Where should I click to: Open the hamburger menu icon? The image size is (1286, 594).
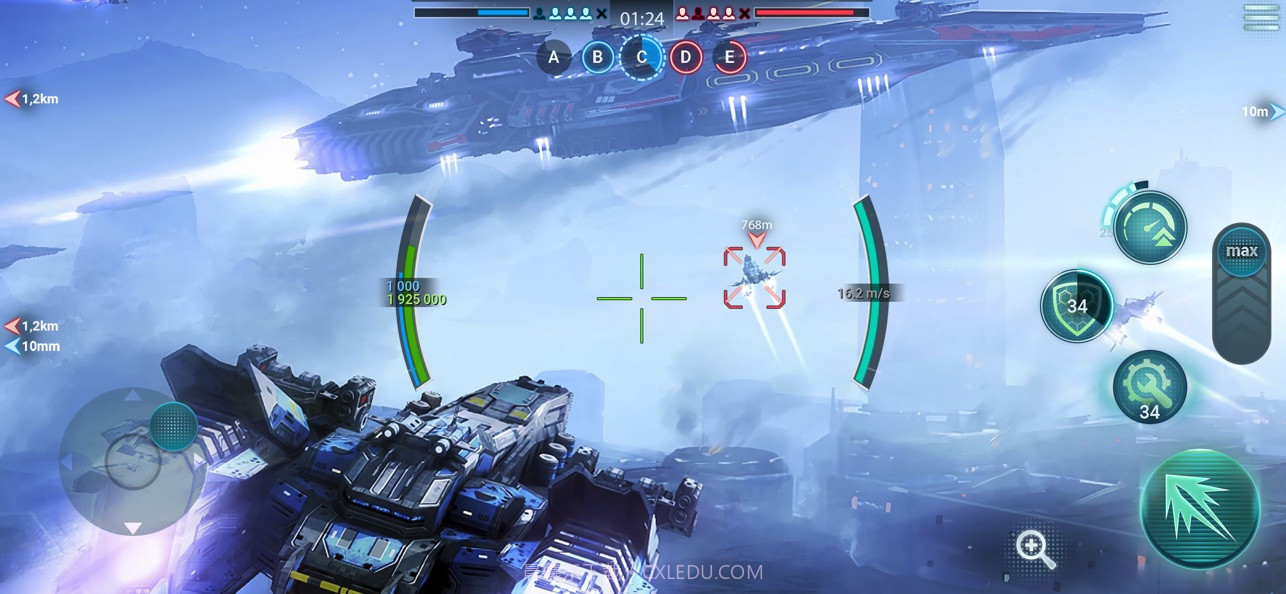(x=1260, y=17)
